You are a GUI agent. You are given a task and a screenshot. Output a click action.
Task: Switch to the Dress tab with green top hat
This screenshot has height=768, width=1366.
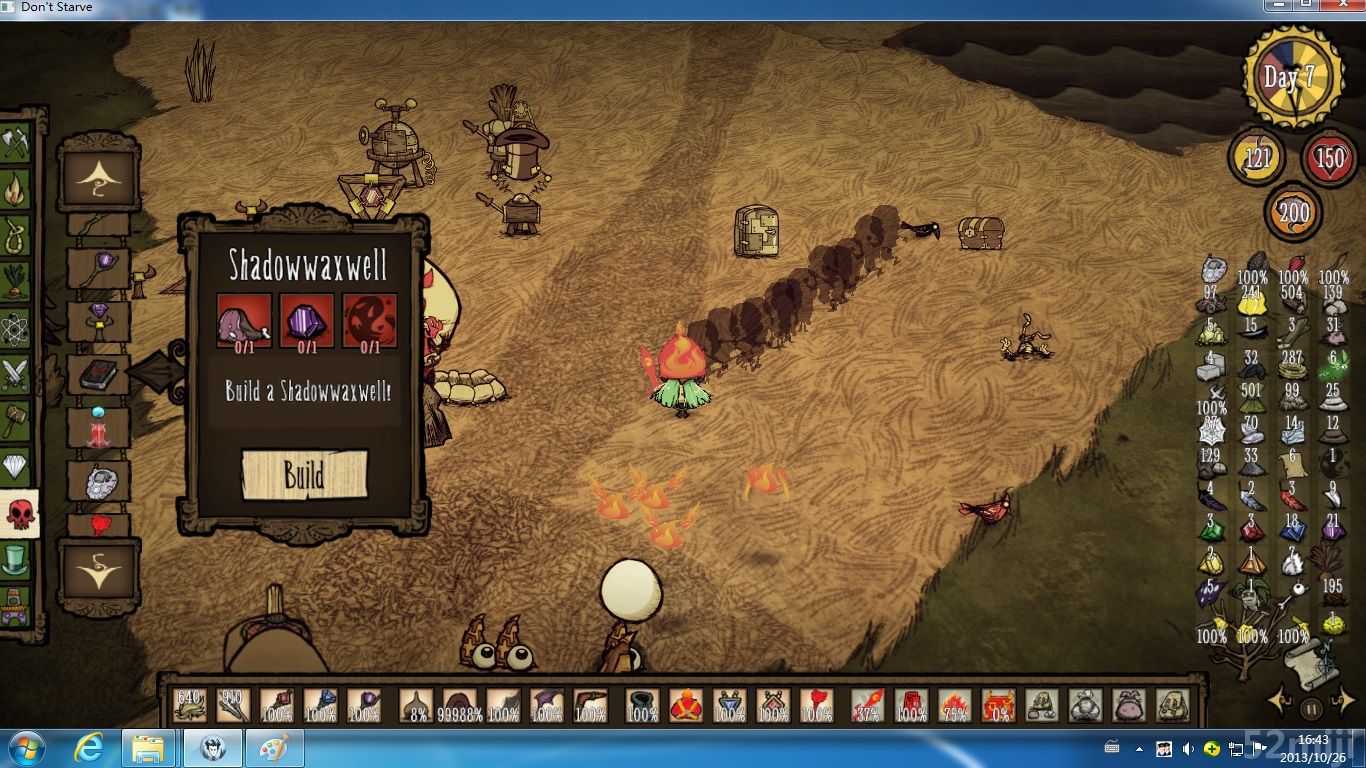pyautogui.click(x=15, y=560)
